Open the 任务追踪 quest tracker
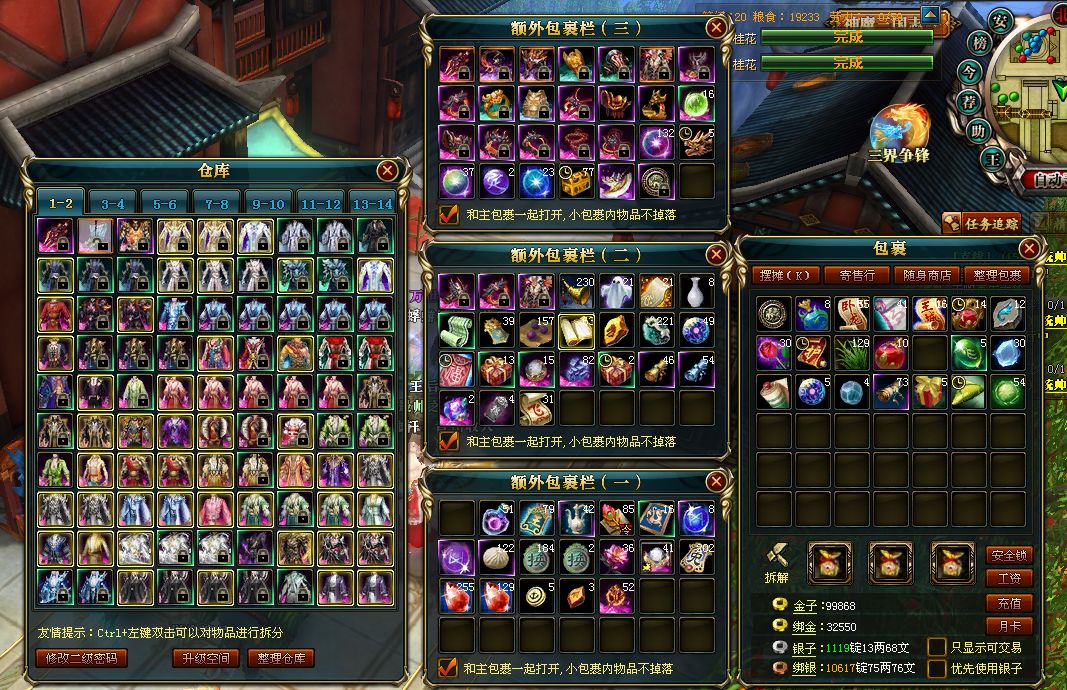 point(984,223)
